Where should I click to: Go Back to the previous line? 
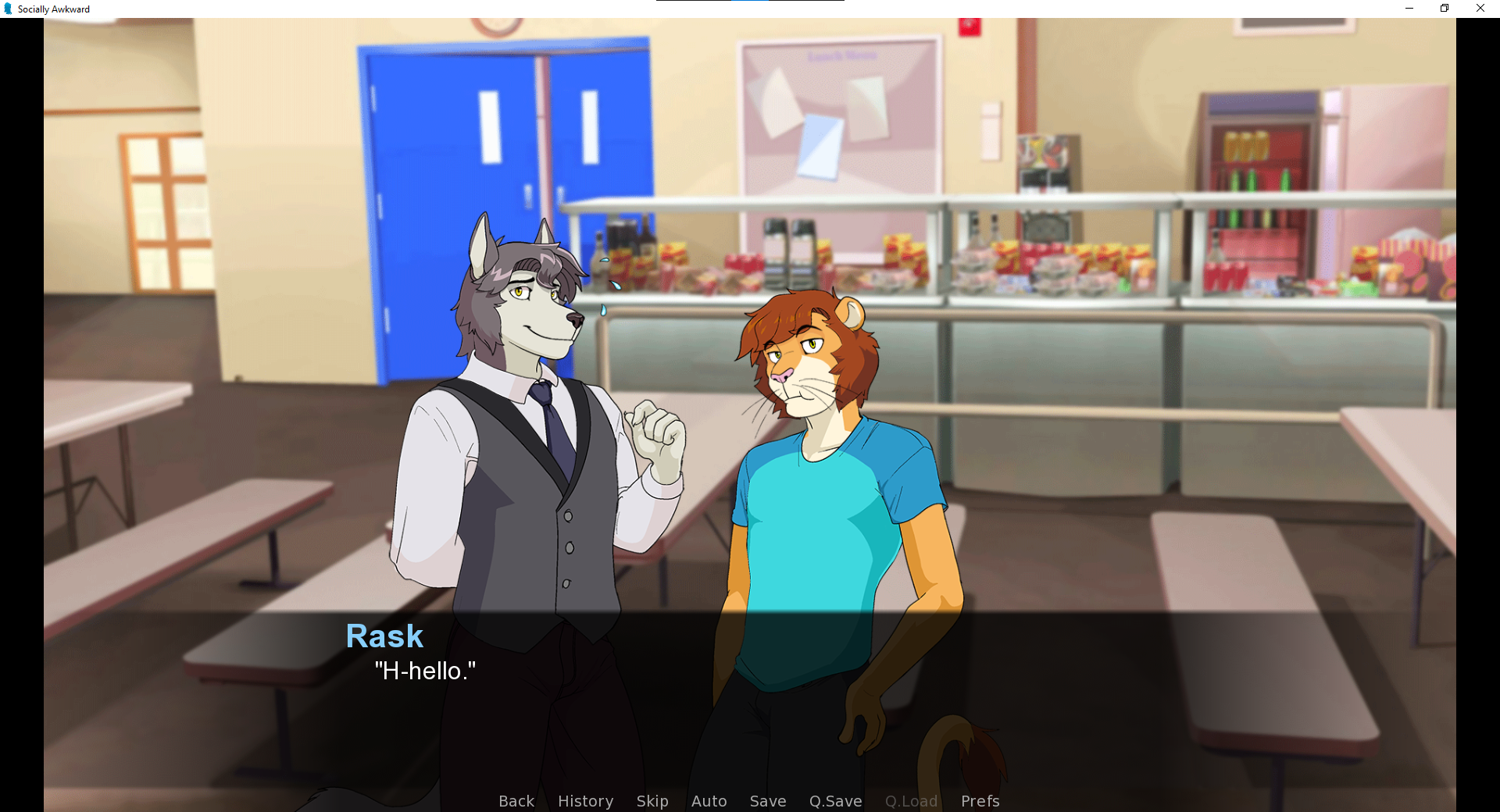pyautogui.click(x=516, y=801)
